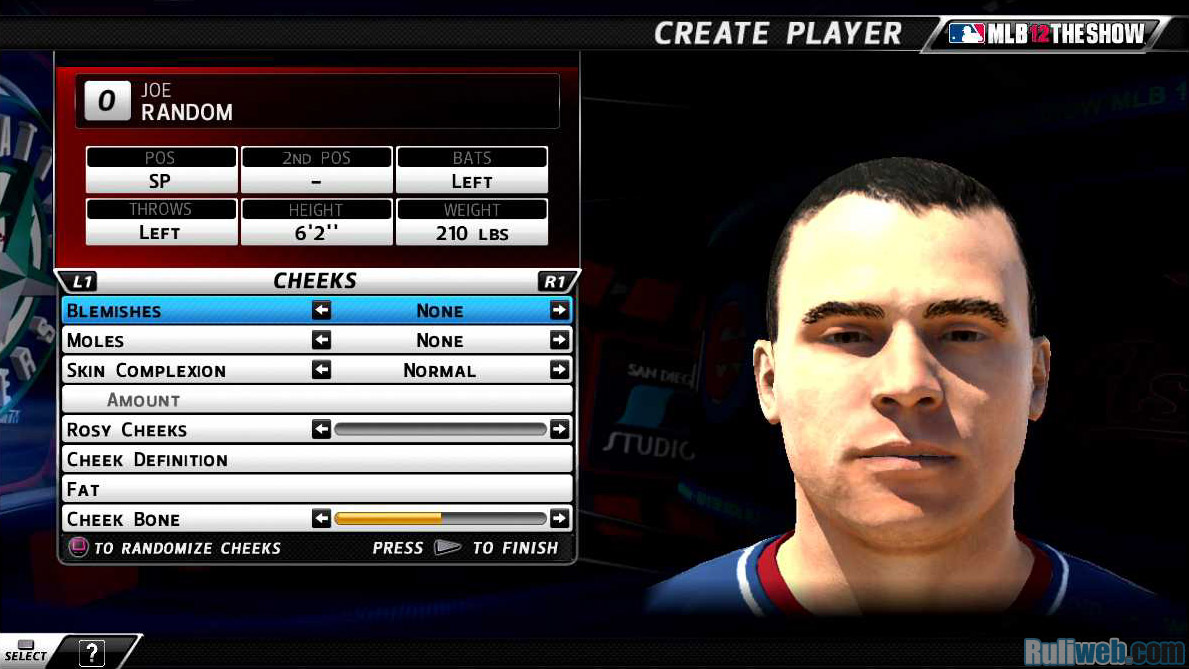Click the left arrow for Skin Complexion
This screenshot has width=1189, height=669.
(x=321, y=370)
